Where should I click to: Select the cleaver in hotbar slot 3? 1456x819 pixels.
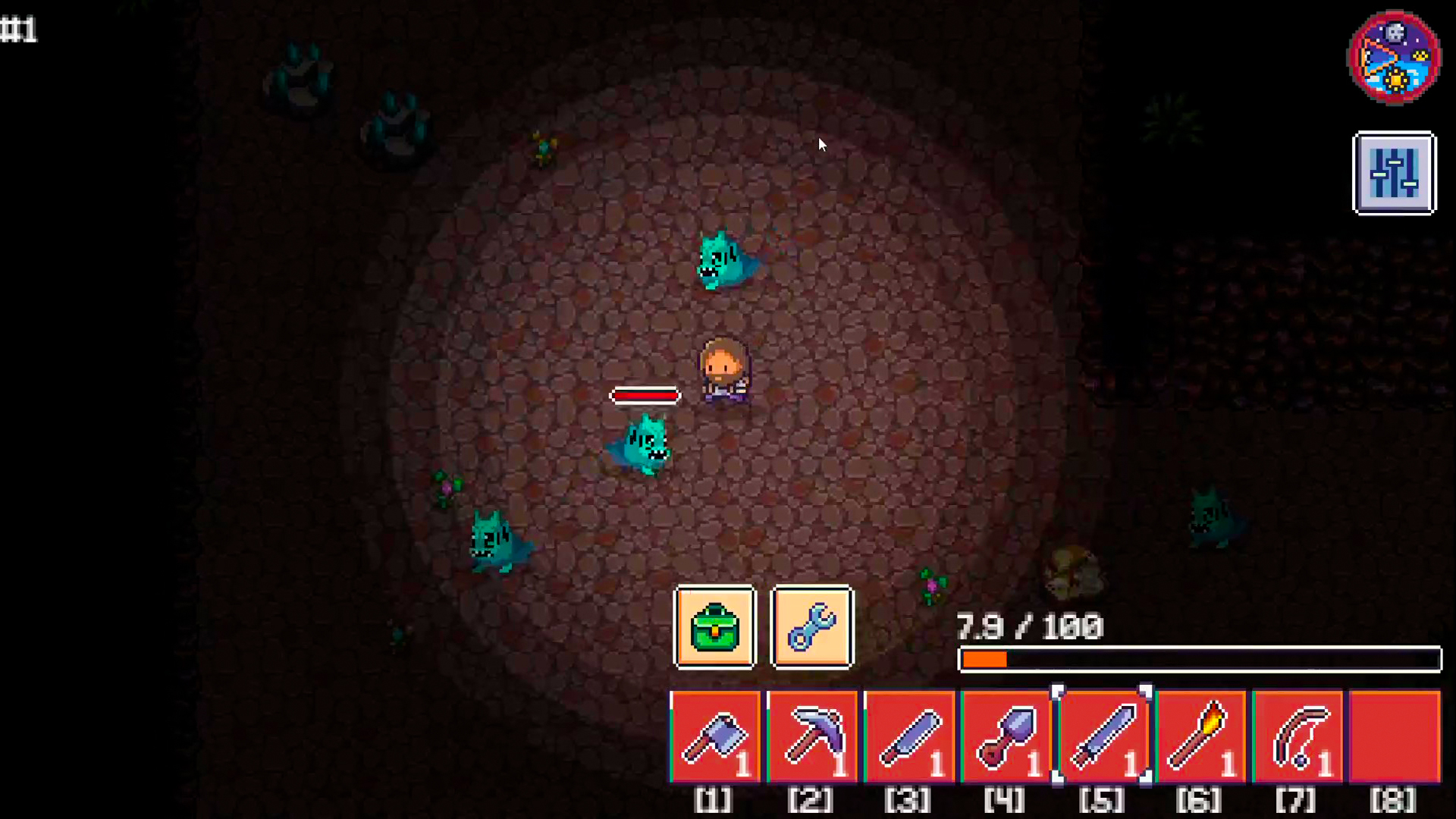[908, 737]
